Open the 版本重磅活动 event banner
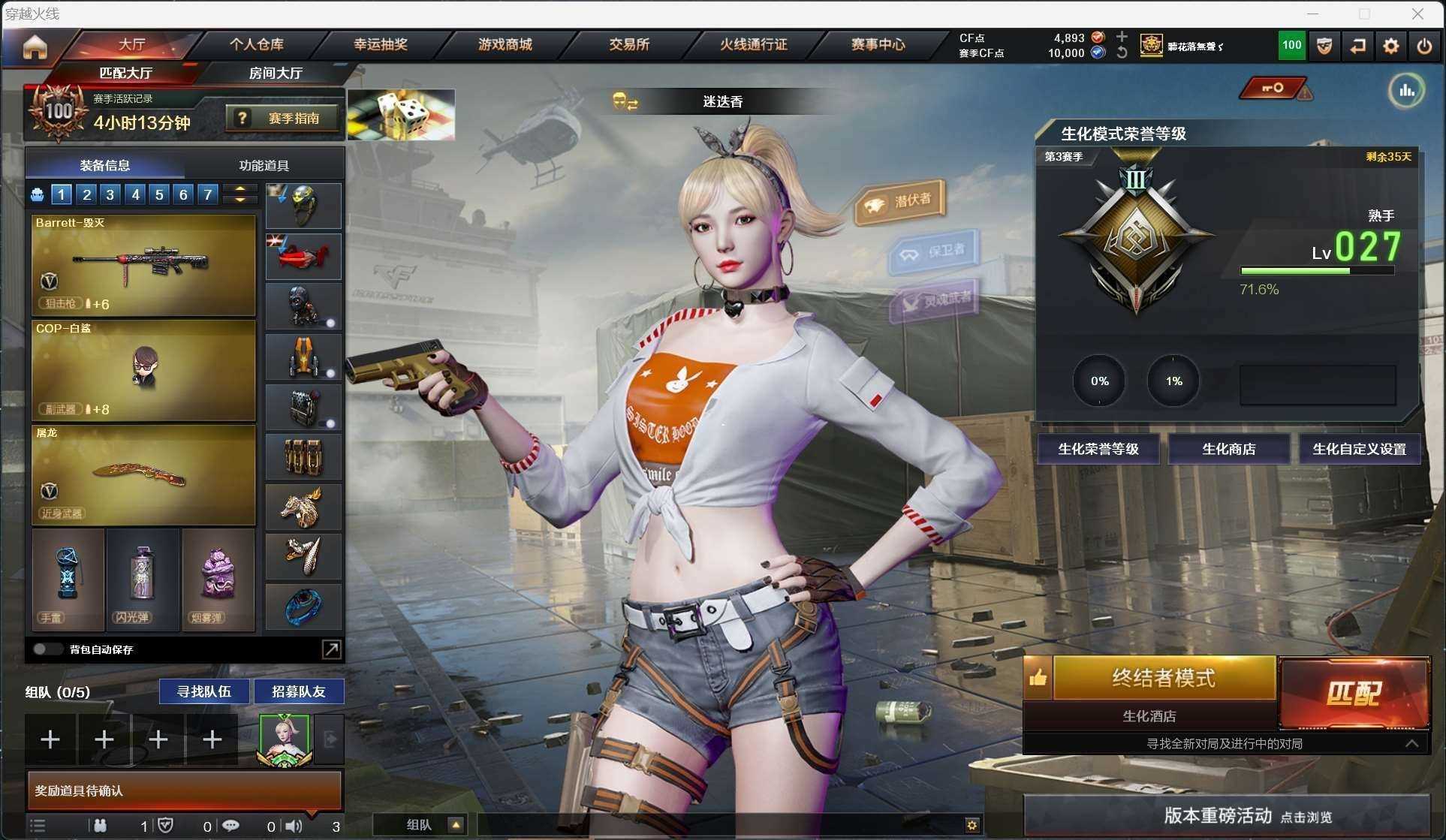Viewport: 1446px width, 840px height. click(1227, 816)
